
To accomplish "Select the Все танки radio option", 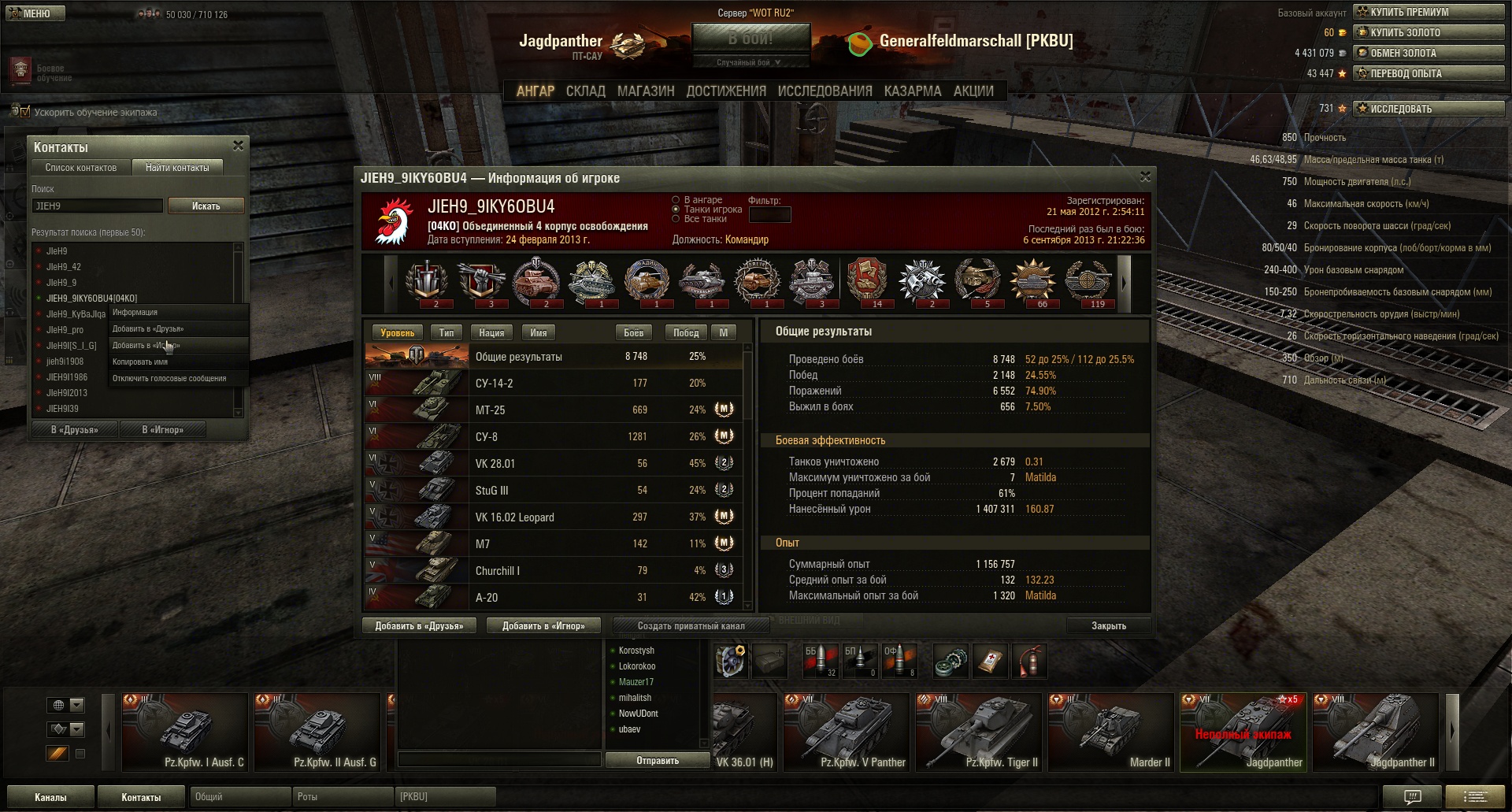I will pyautogui.click(x=676, y=219).
